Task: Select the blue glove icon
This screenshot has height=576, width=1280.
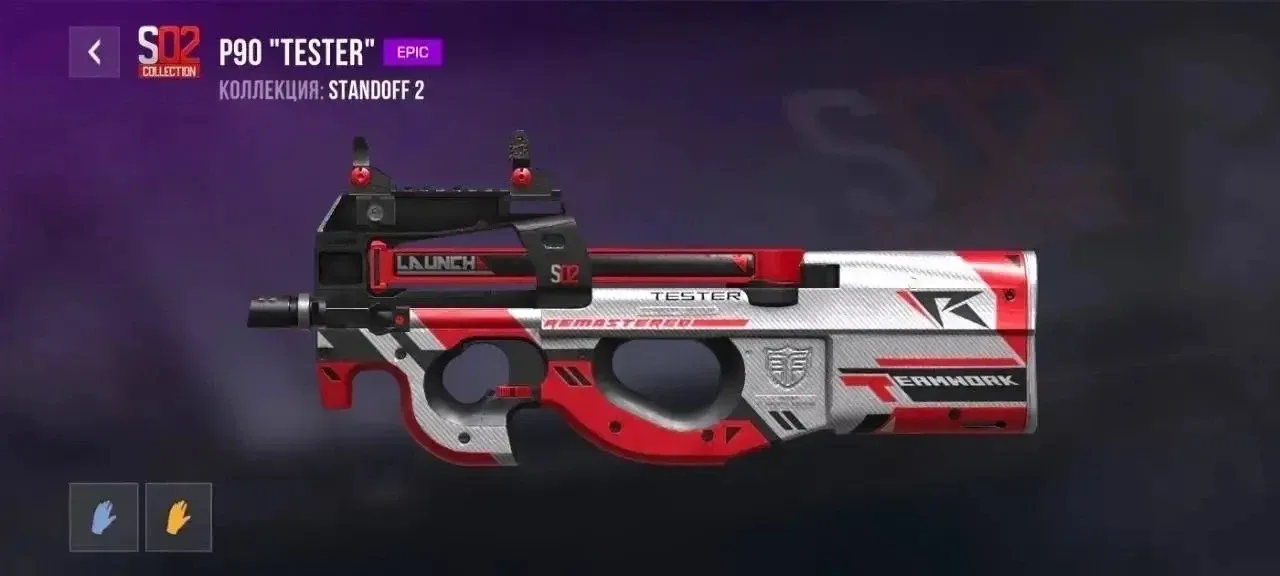Action: [104, 517]
